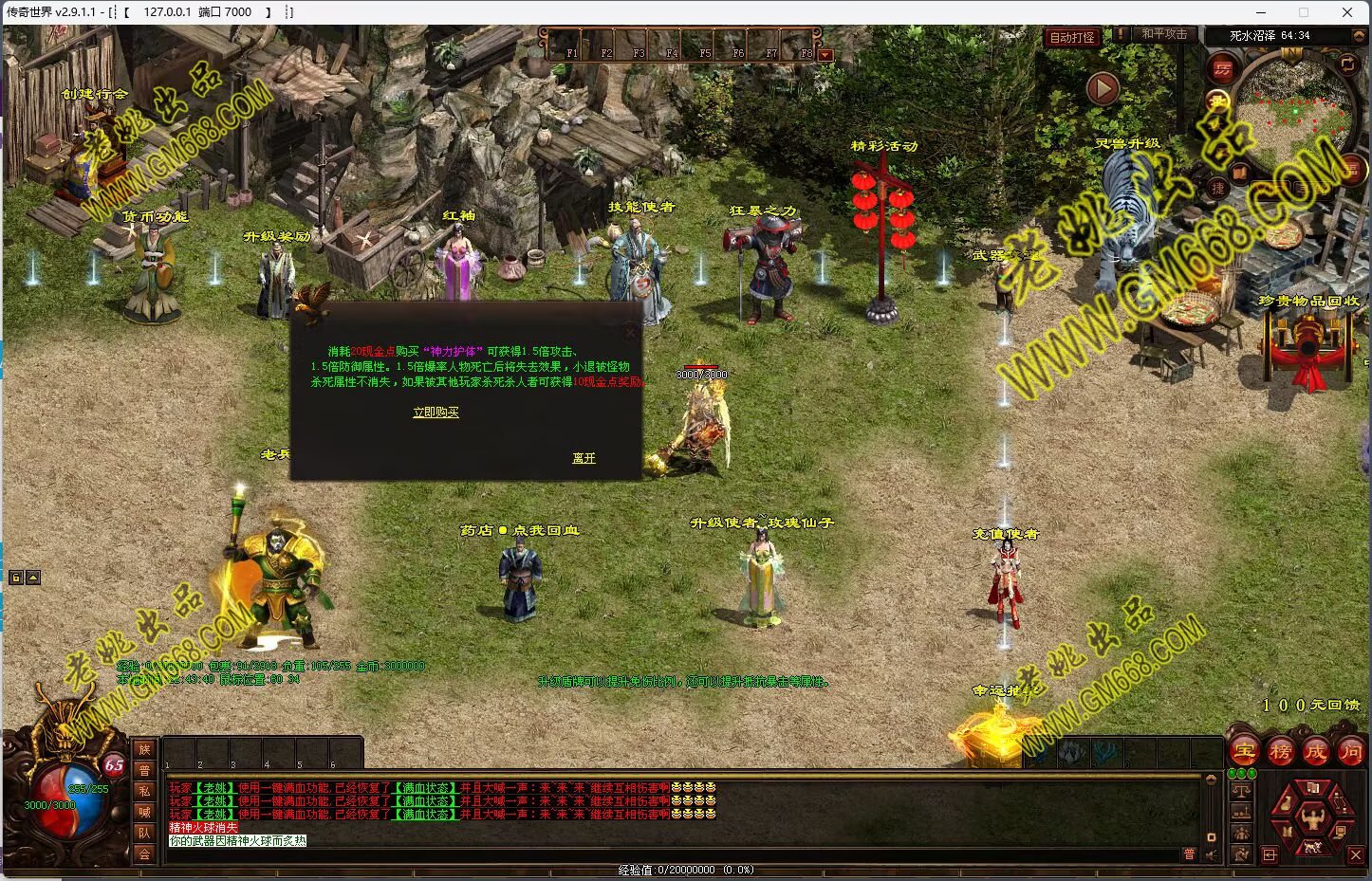Open the trade scales icon

[1241, 789]
